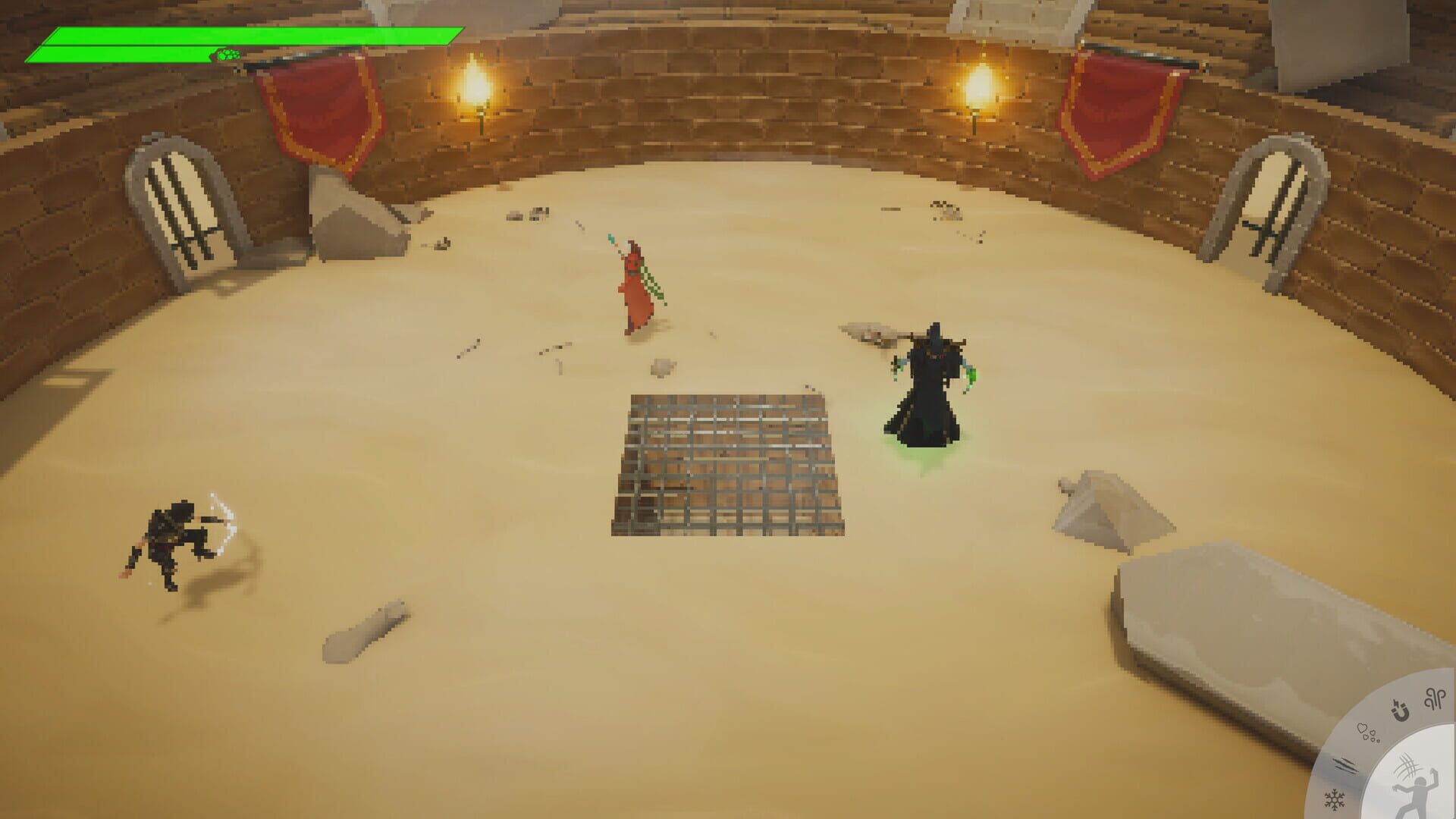The width and height of the screenshot is (1456, 819).
Task: Select the claw slash ability icon
Action: 1345,764
